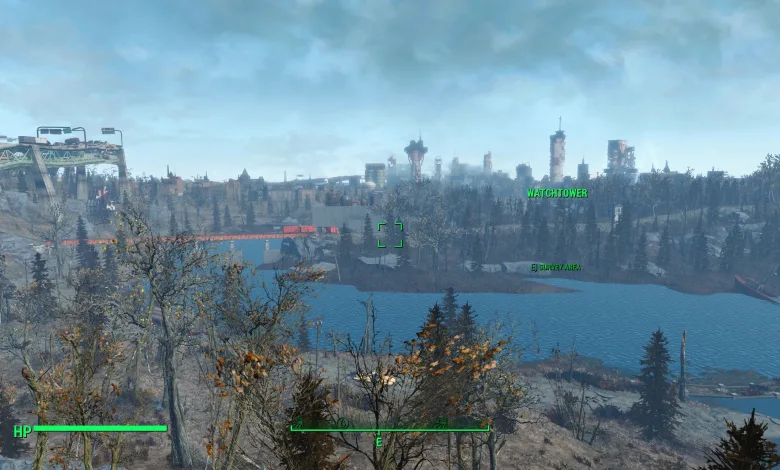Image resolution: width=780 pixels, height=470 pixels.
Task: Select the WATCHTOWER location label
Action: (557, 193)
